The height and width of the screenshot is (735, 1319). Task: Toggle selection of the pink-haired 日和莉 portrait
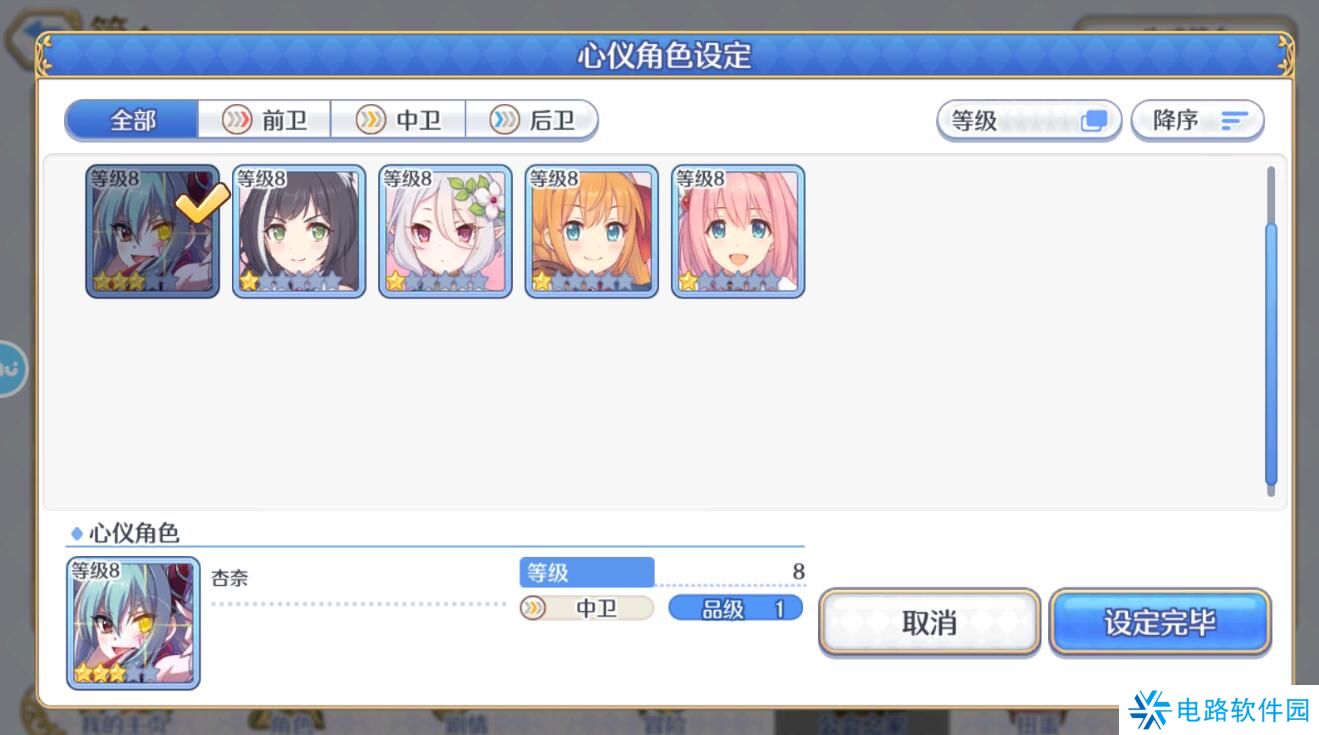coord(736,230)
